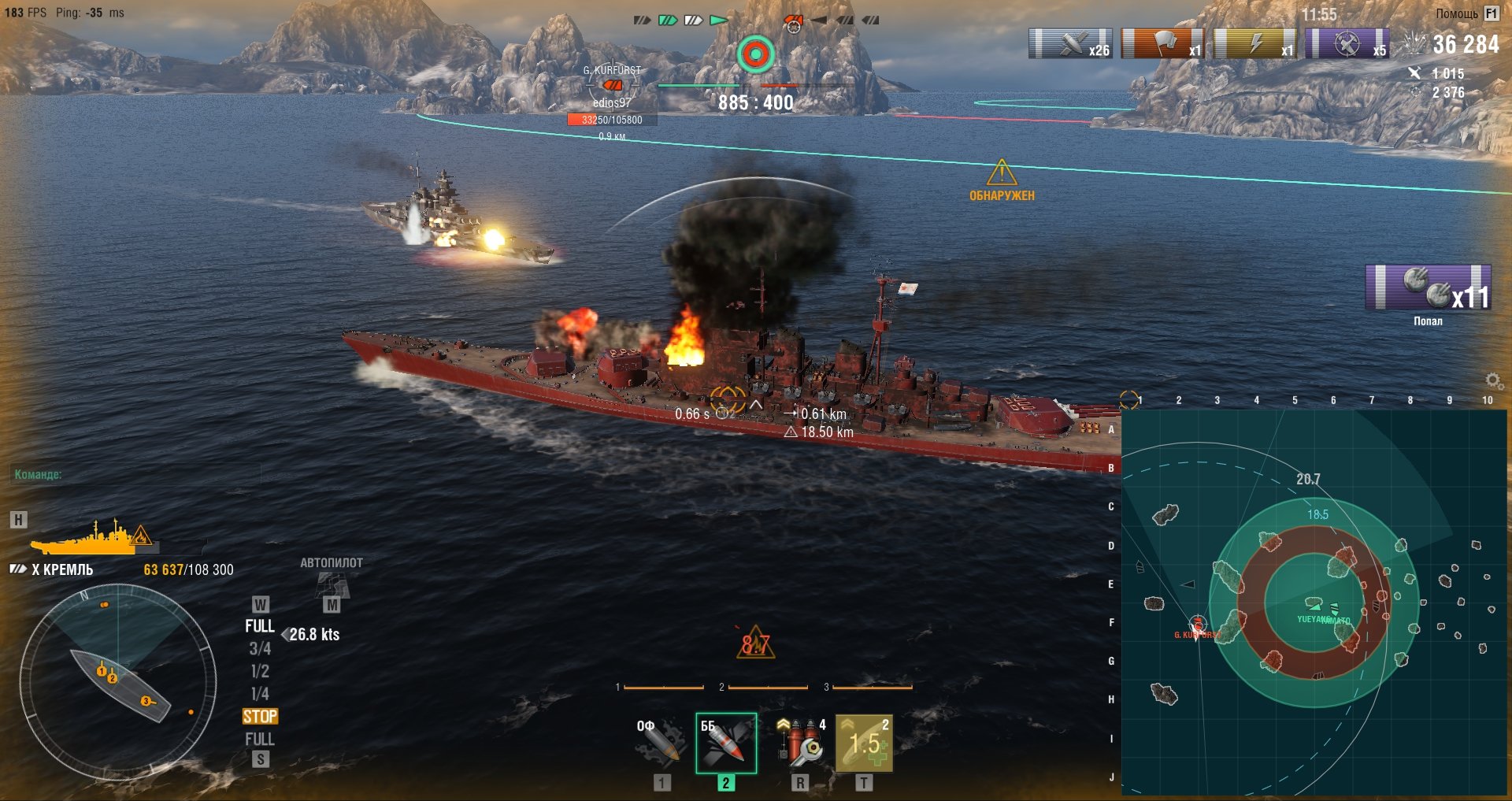Toggle the АВТОПИЛОТ autopilot map icon

(x=332, y=584)
